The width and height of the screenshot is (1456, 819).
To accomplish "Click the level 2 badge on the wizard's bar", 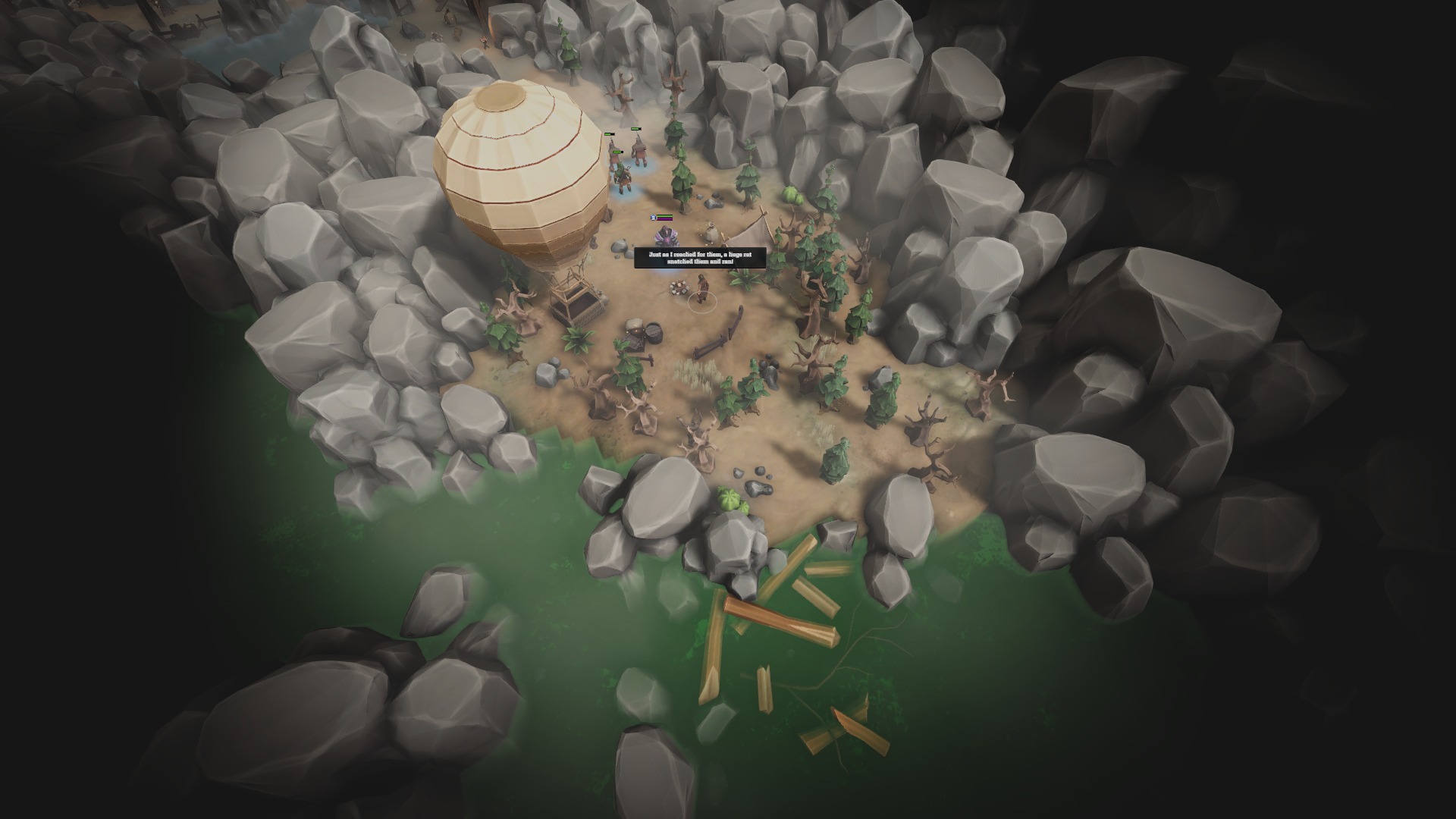I will pos(652,218).
